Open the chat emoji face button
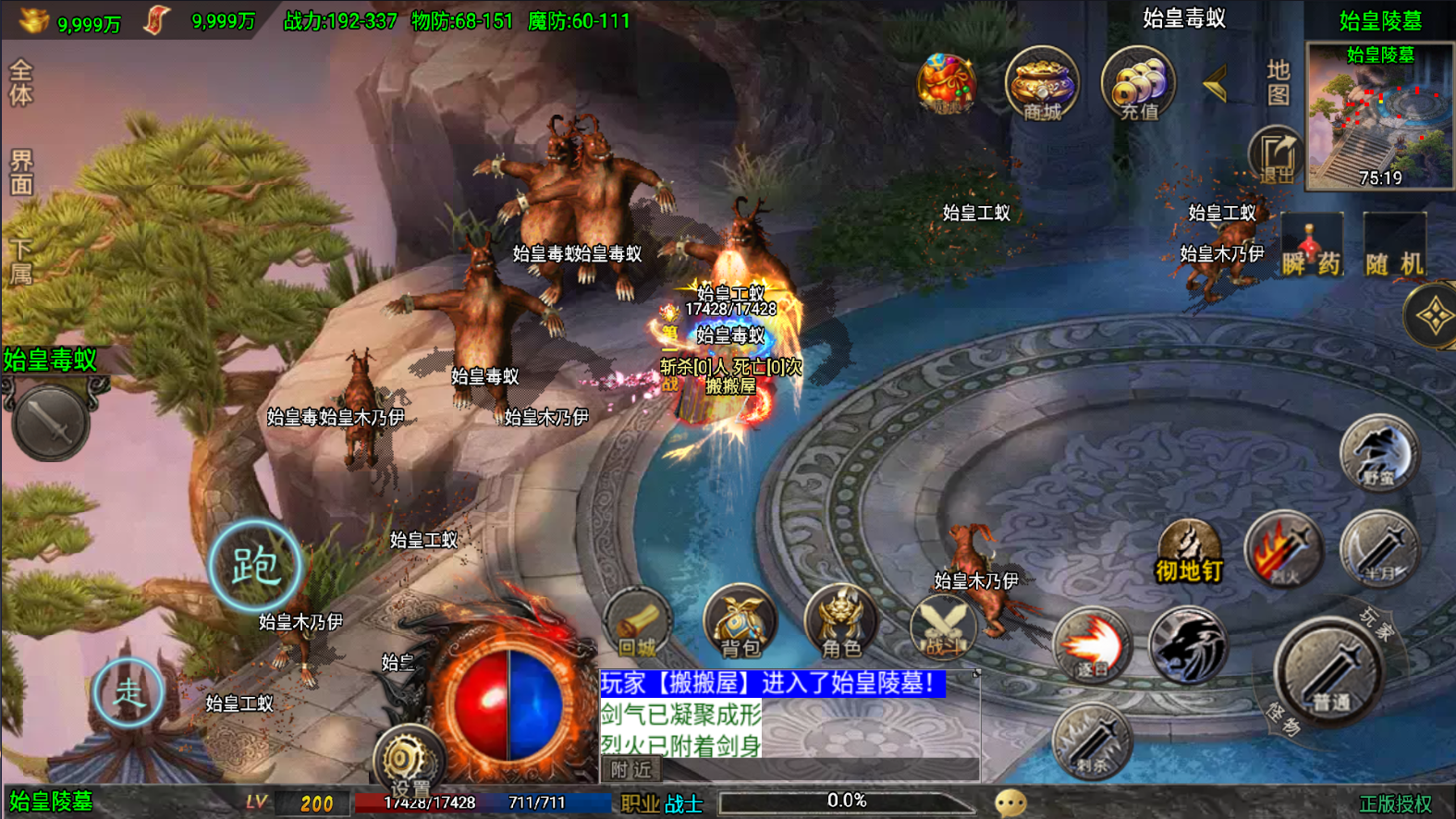 click(x=1009, y=802)
